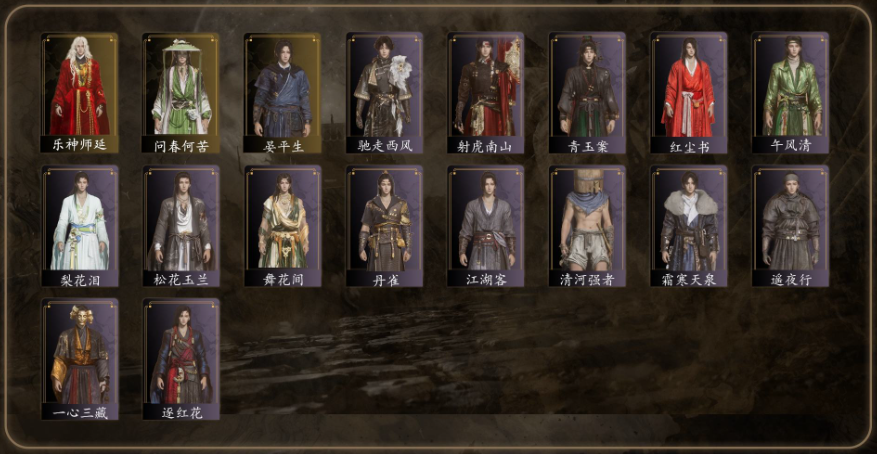Select the 一心三藏 masked outfit card
This screenshot has height=454, width=877.
pos(79,360)
